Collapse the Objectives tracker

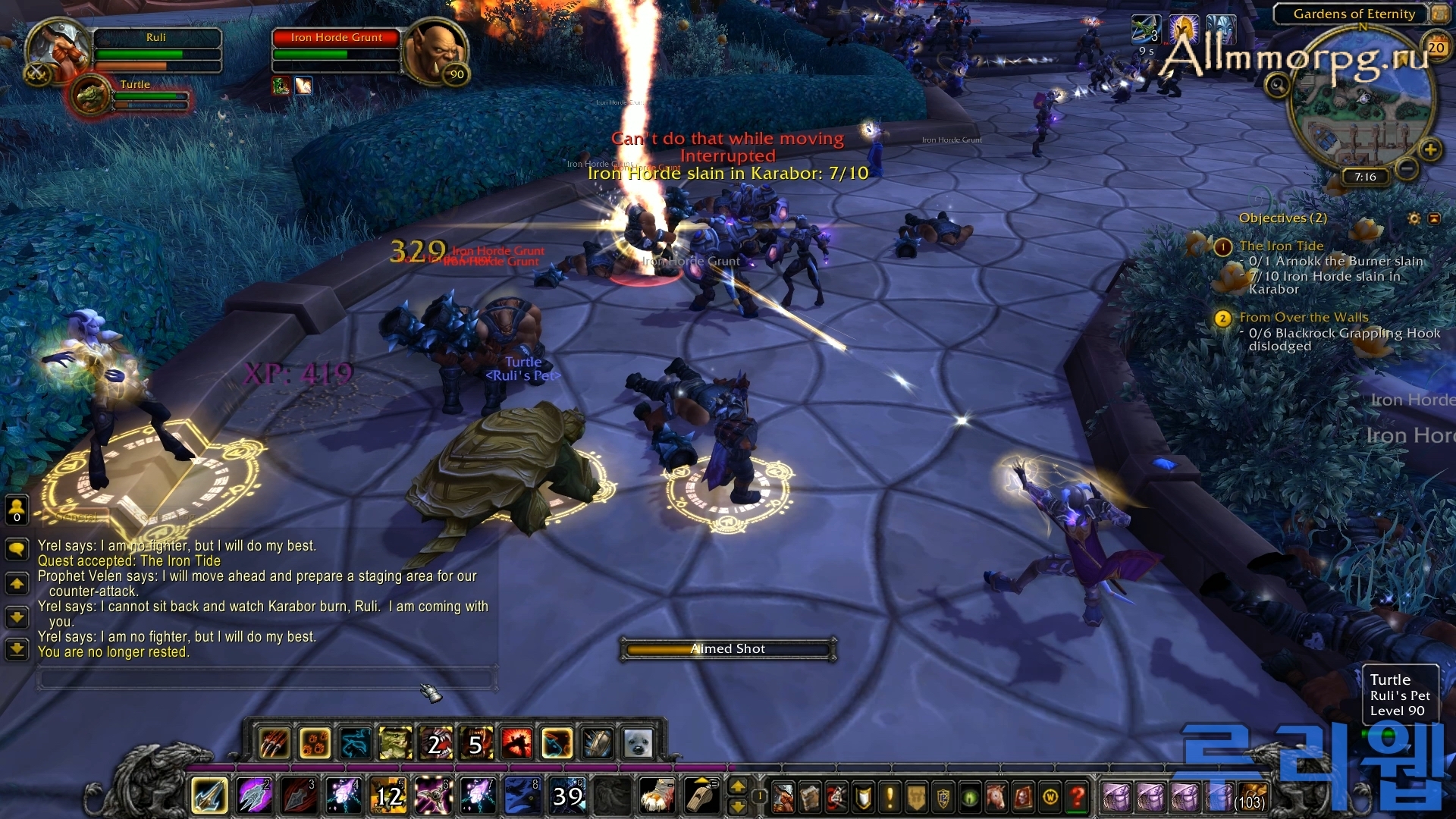1434,218
